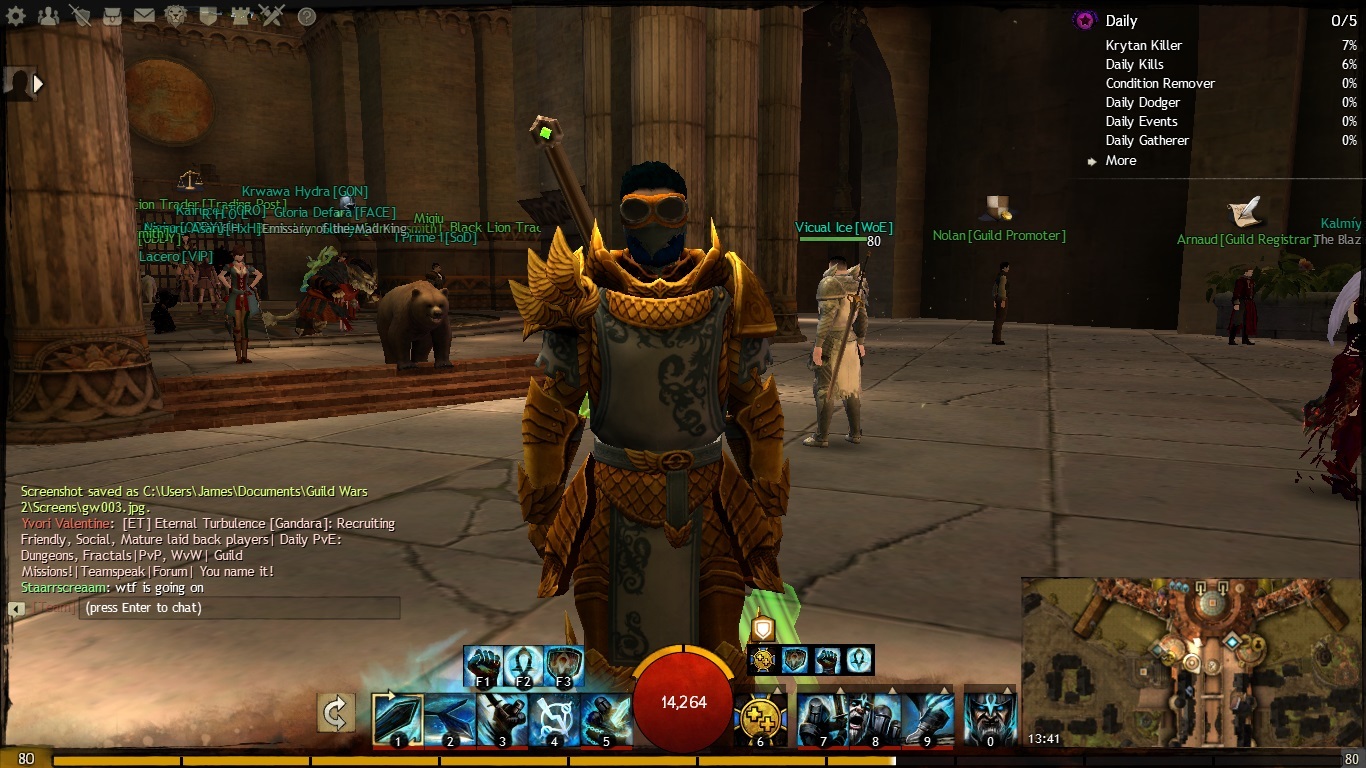Activate the F3 shield virtue skill
1366x768 pixels.
(565, 664)
